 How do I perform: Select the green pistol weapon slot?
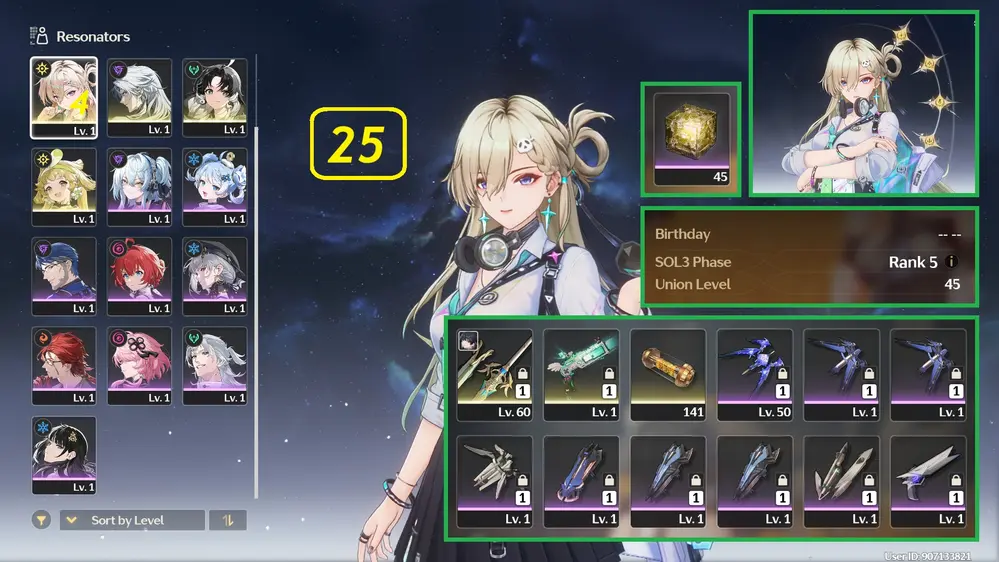click(x=581, y=374)
